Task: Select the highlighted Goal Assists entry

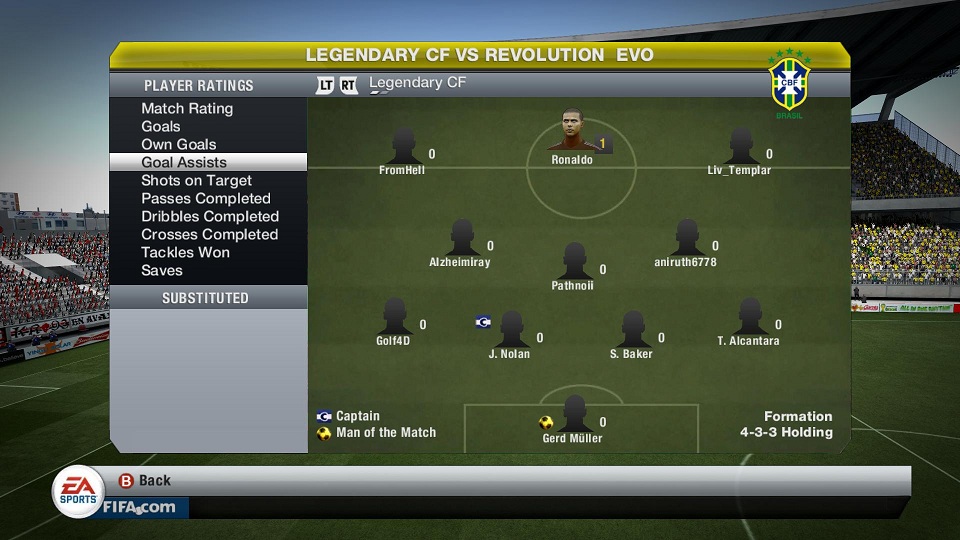Action: pyautogui.click(x=184, y=162)
